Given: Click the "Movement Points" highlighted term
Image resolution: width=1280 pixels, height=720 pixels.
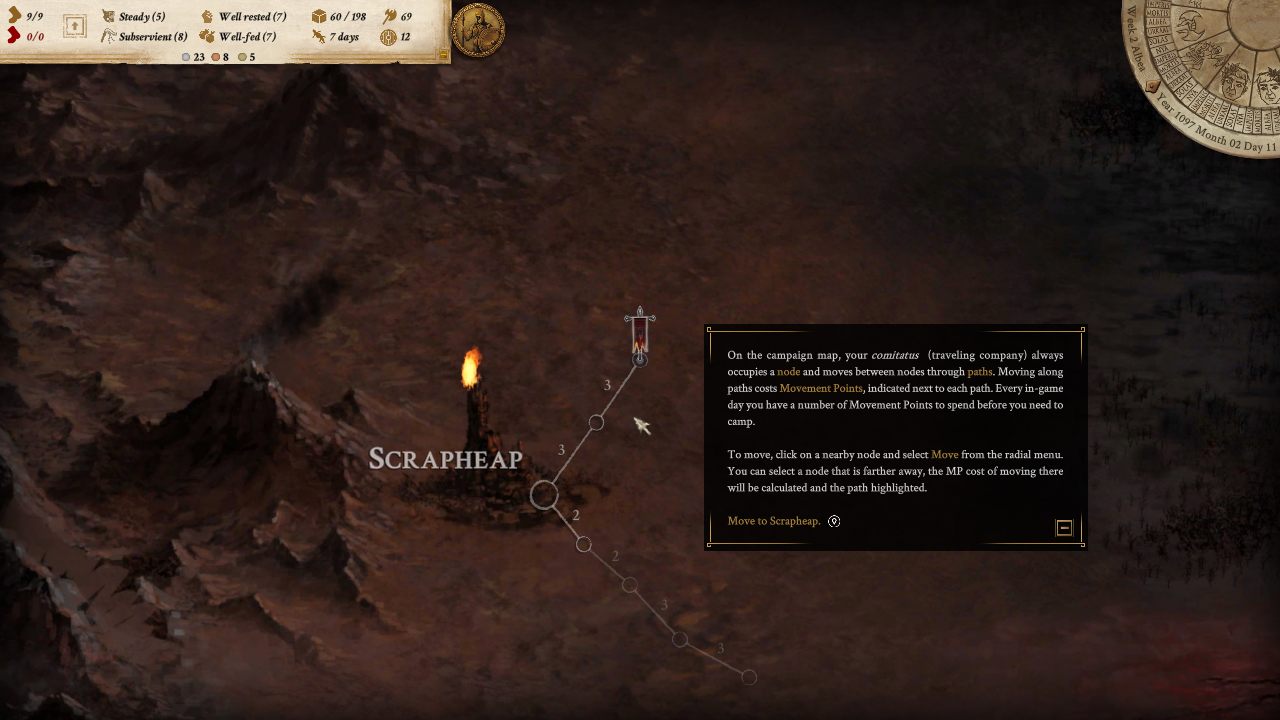Looking at the screenshot, I should [820, 388].
